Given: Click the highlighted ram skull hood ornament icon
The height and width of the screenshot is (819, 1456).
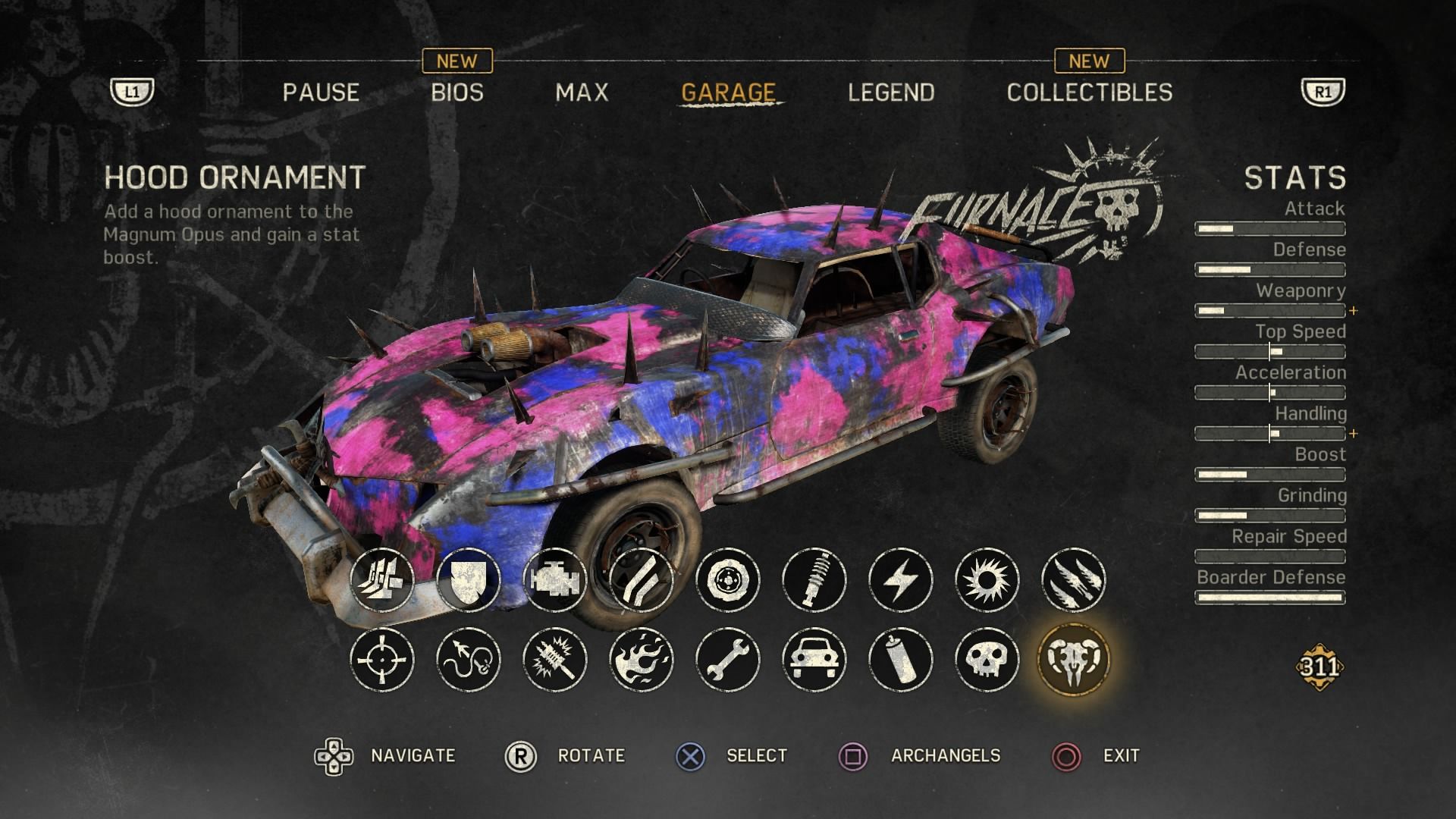Looking at the screenshot, I should (1074, 660).
